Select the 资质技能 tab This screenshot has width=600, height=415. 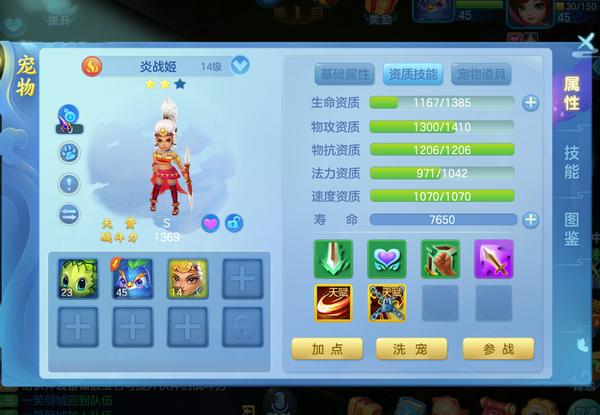(x=412, y=73)
